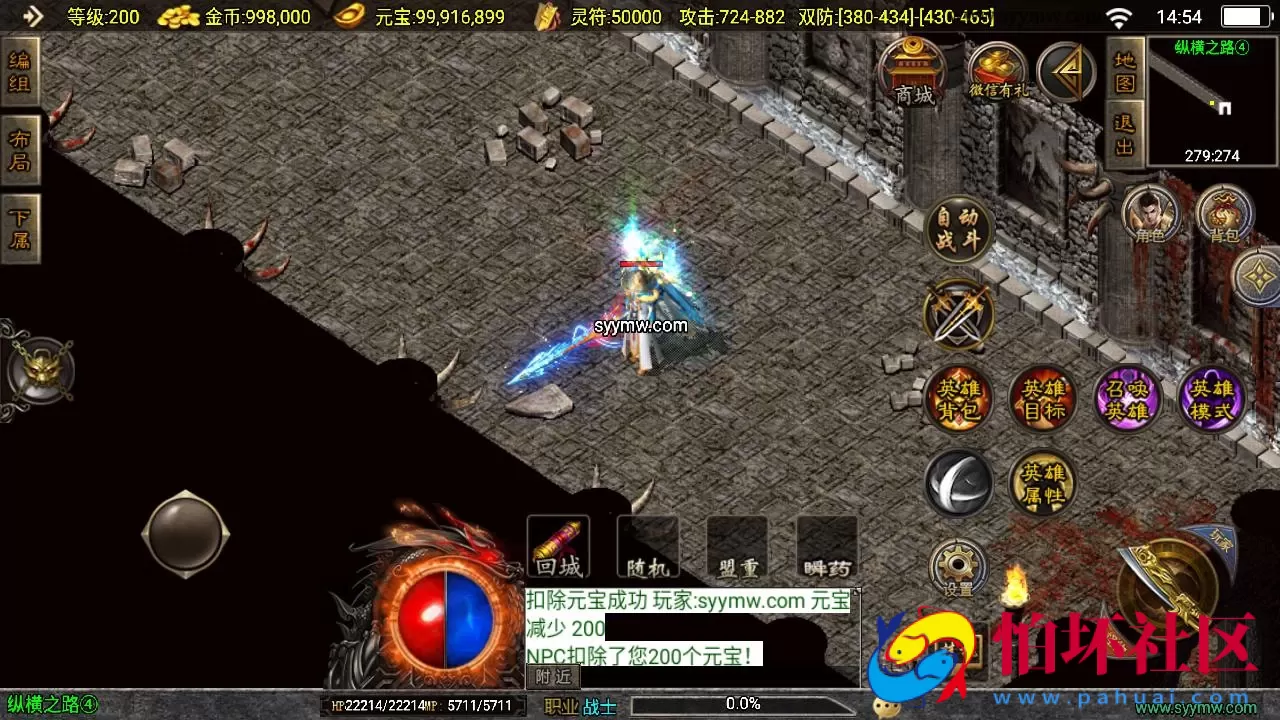Toggle 自动战斗 auto battle
The width and height of the screenshot is (1280, 720).
point(958,229)
